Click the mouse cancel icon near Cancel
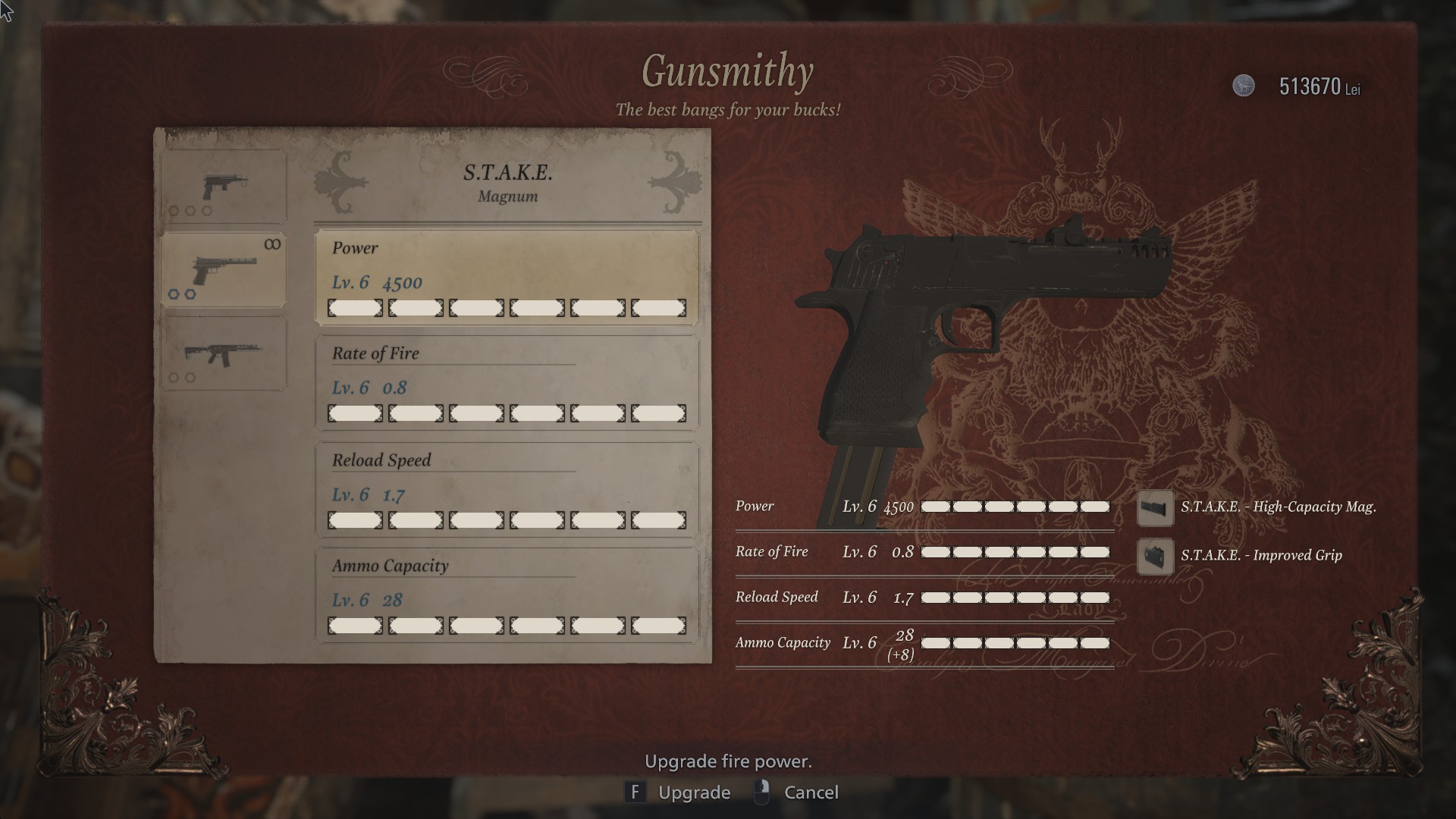 coord(761,792)
